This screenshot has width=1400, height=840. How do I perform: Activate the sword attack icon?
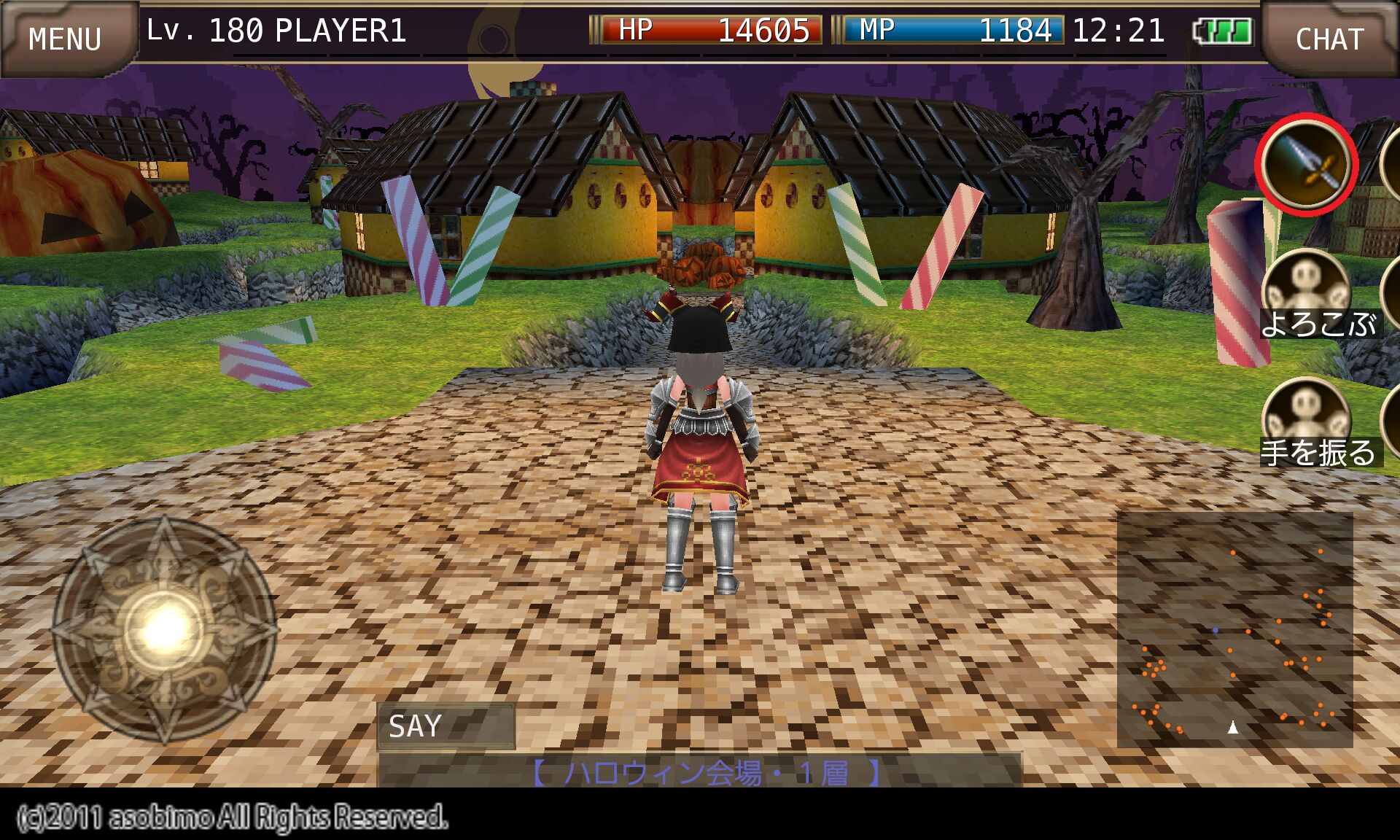tap(1306, 165)
